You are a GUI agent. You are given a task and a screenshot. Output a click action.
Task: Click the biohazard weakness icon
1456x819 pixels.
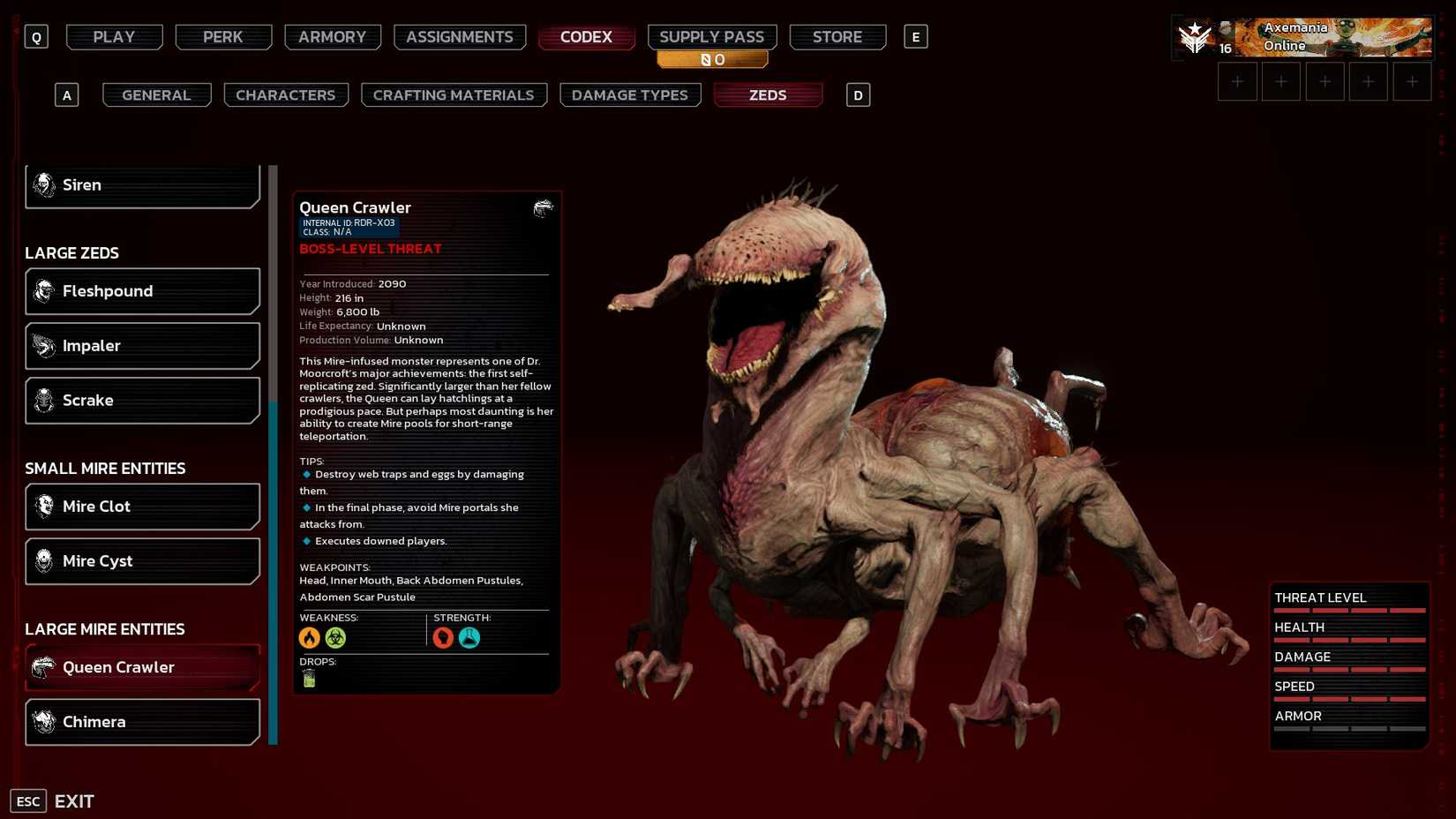tap(335, 637)
